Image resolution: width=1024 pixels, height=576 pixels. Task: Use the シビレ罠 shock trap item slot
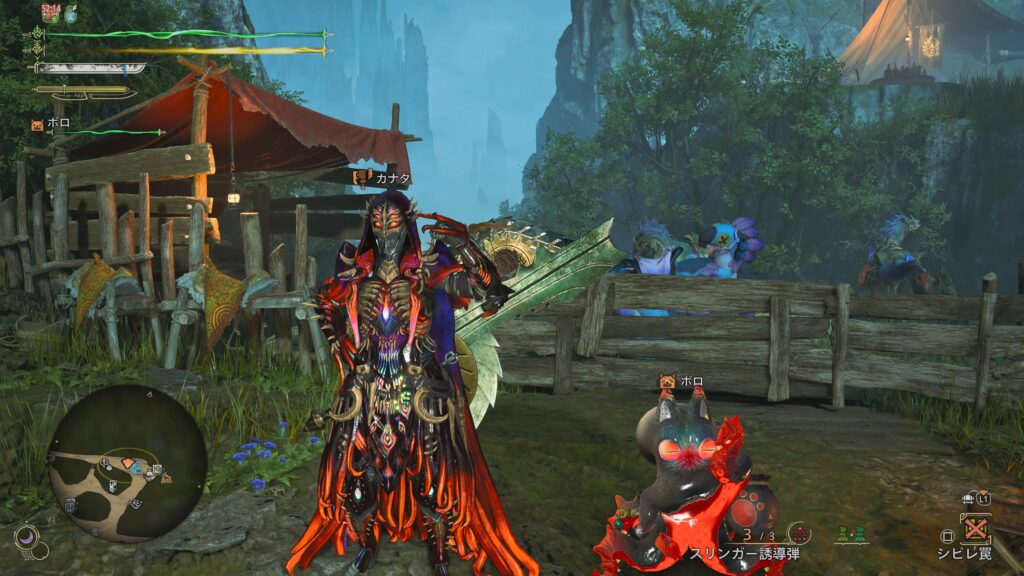coord(974,527)
